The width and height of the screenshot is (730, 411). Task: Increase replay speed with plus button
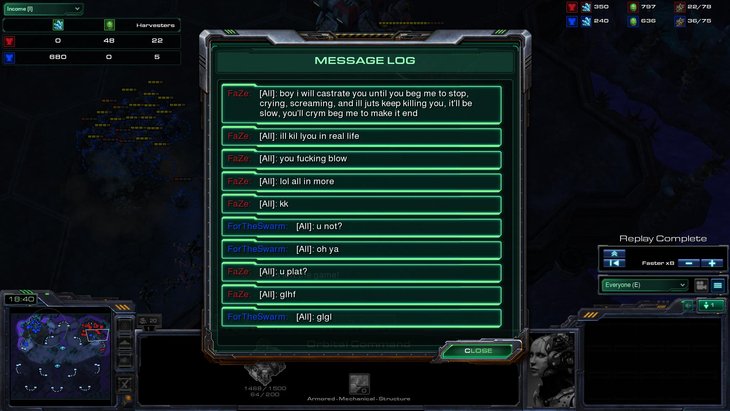(712, 263)
